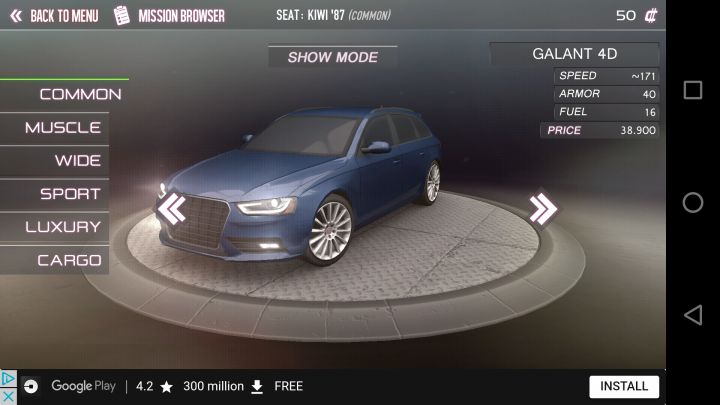
Task: Show next car with right arrow
Action: tap(543, 208)
